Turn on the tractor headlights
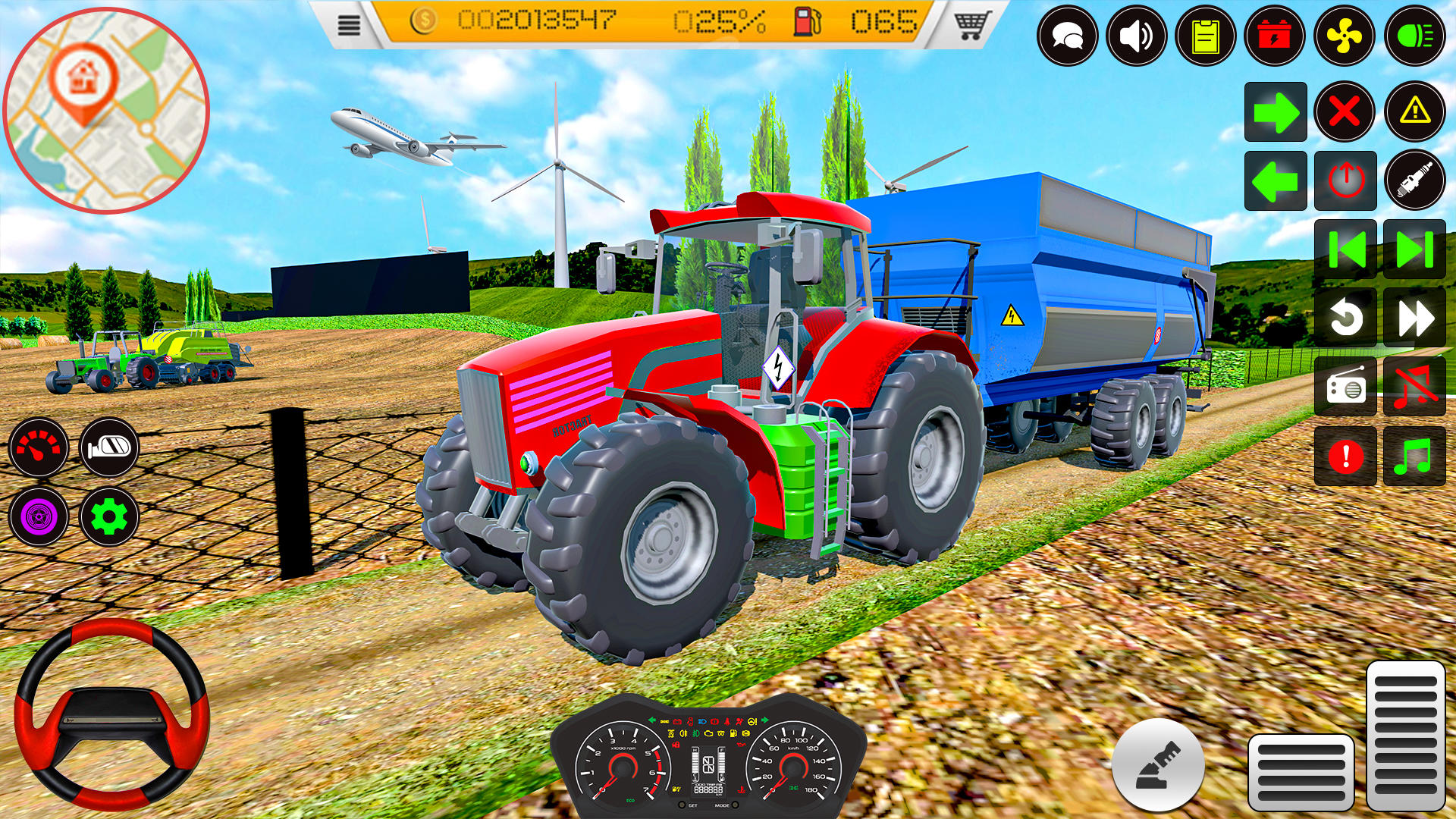 point(1416,36)
